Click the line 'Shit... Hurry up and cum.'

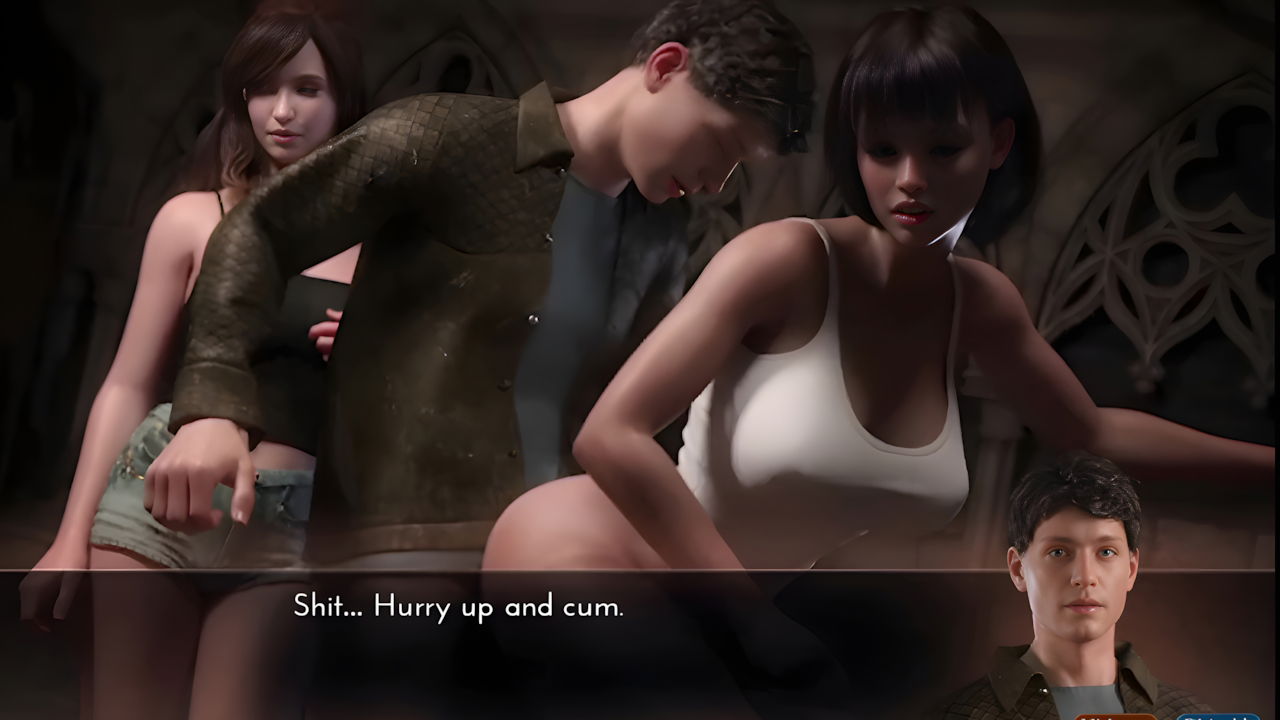pos(458,604)
